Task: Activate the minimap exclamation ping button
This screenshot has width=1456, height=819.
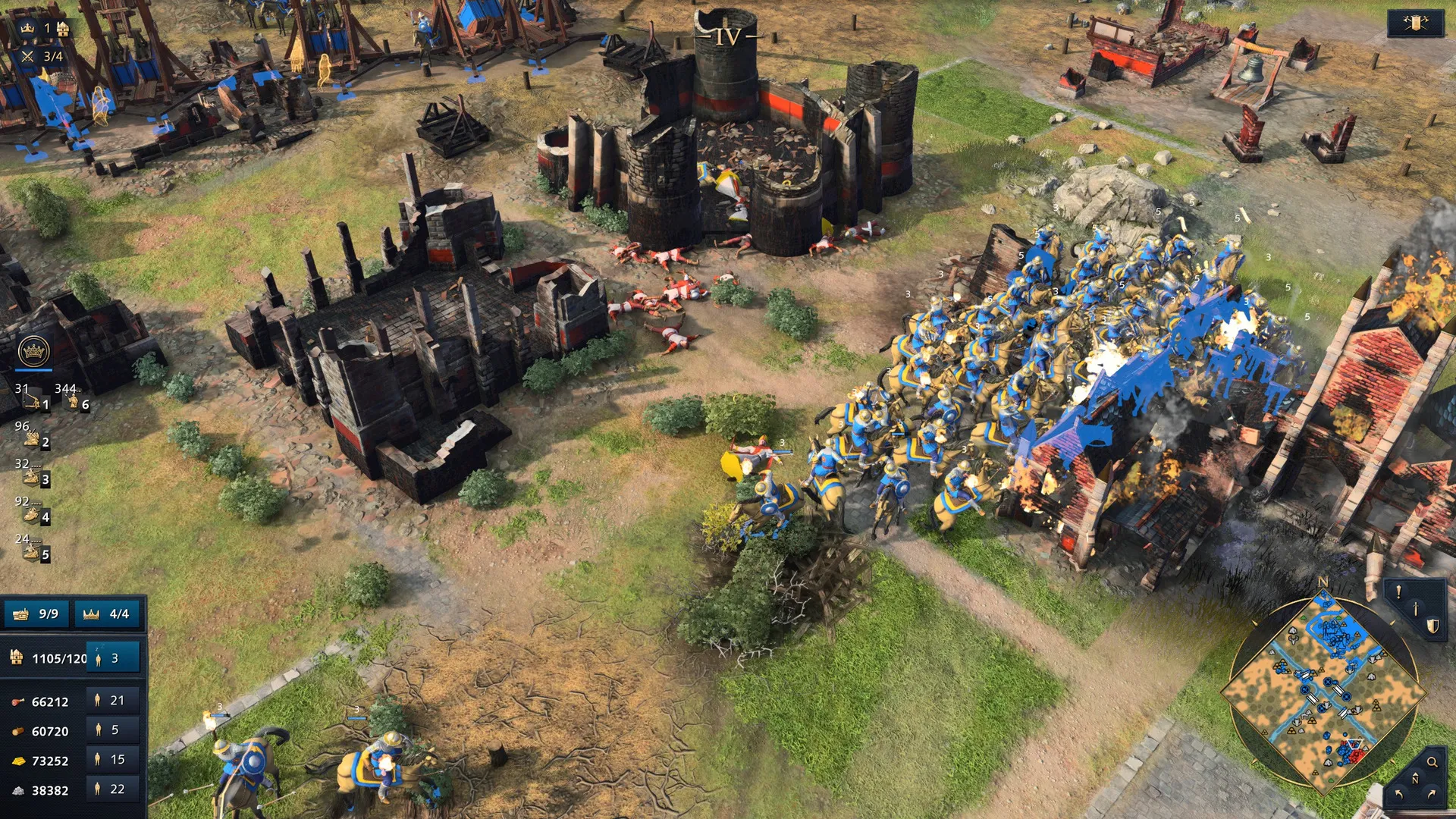Action: 1399,592
